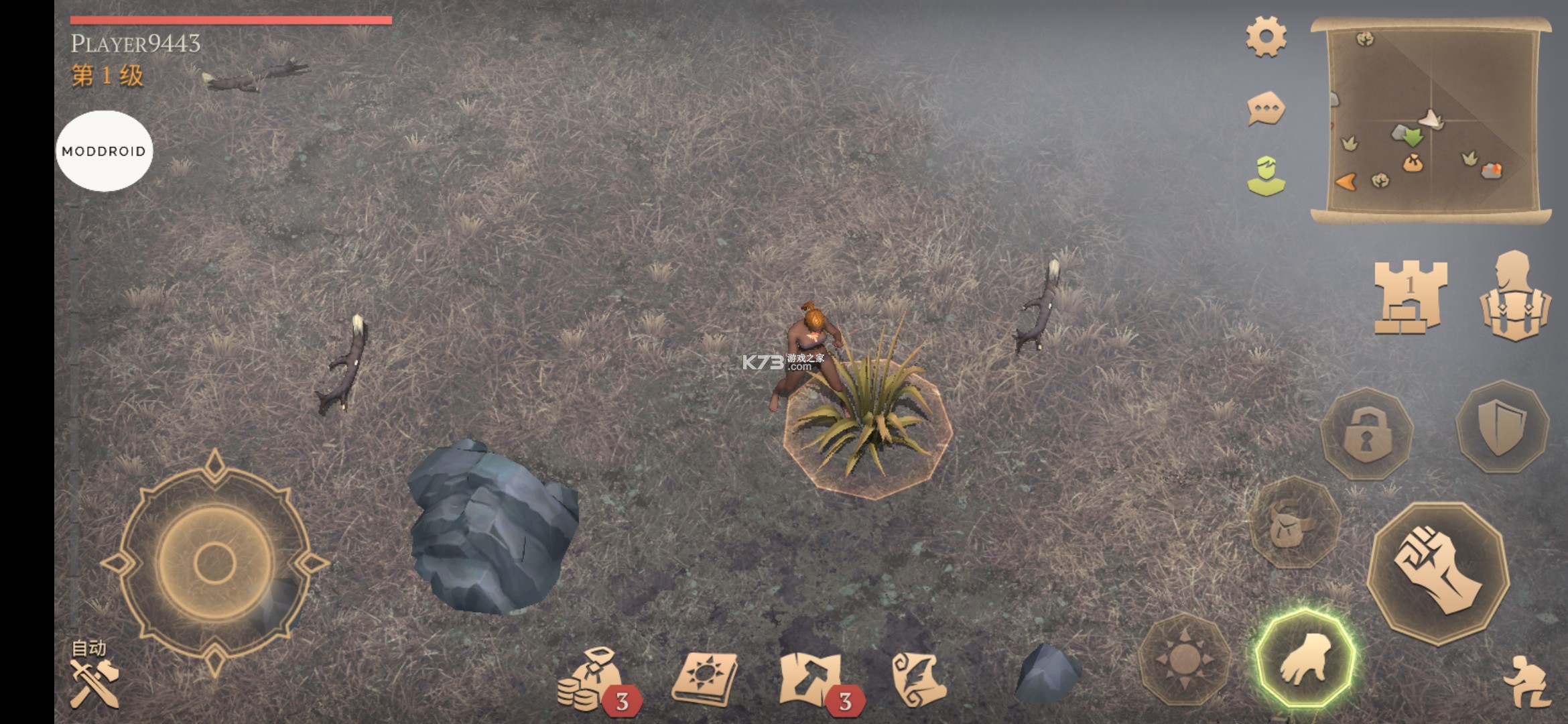The width and height of the screenshot is (1568, 724).
Task: Click the MODDROID overlay badge
Action: point(104,152)
